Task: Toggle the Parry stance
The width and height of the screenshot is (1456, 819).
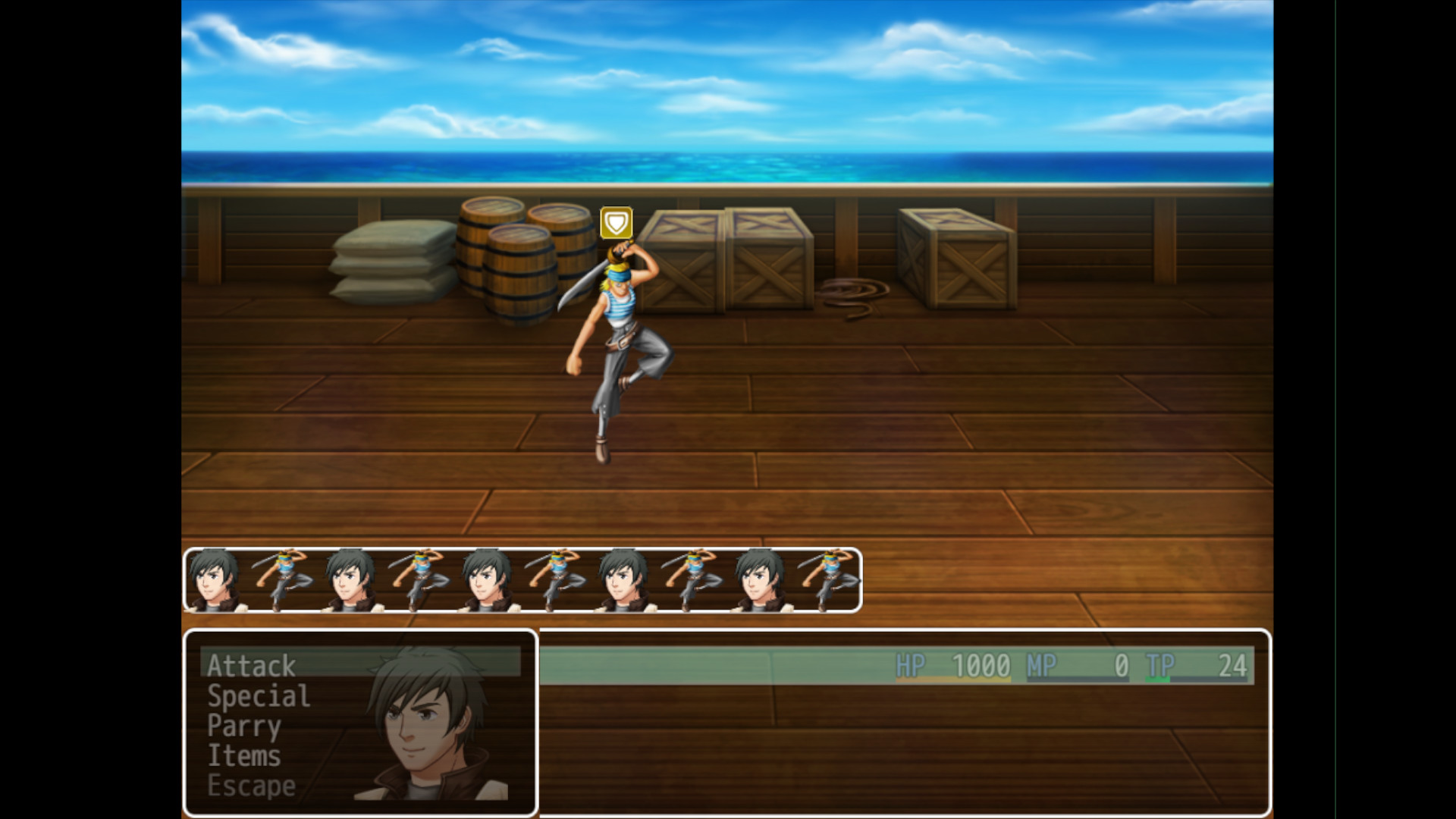Action: point(244,726)
